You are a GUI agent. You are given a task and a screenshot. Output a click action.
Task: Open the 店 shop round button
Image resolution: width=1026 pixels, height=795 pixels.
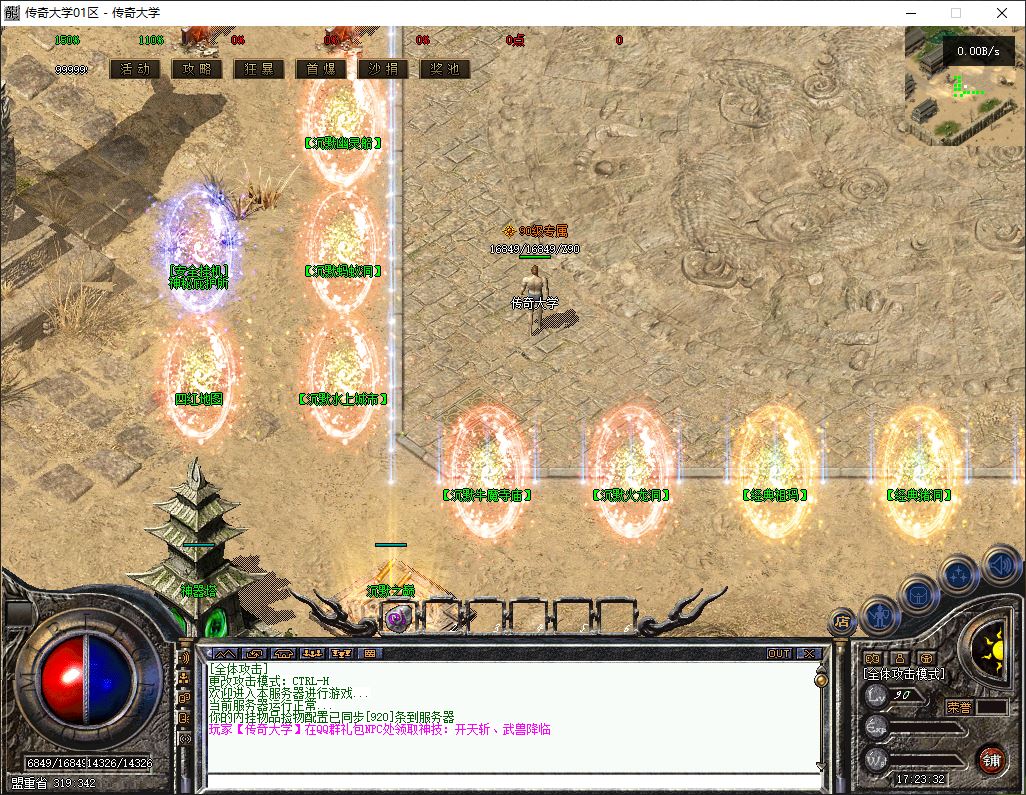tap(842, 621)
